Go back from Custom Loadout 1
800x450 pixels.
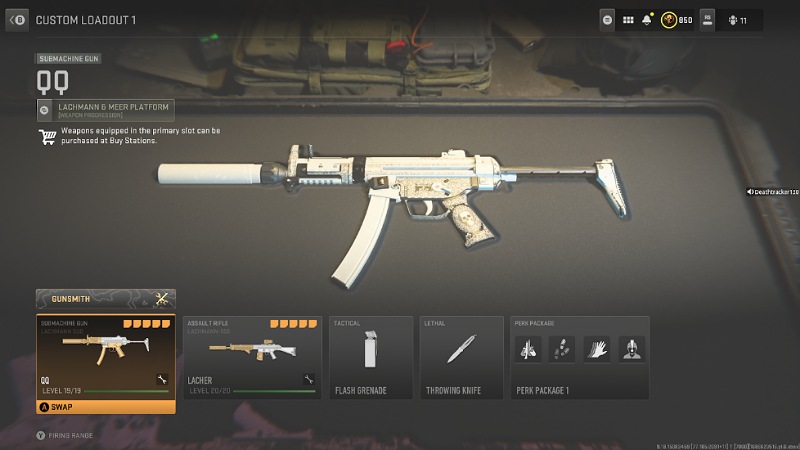[x=18, y=19]
